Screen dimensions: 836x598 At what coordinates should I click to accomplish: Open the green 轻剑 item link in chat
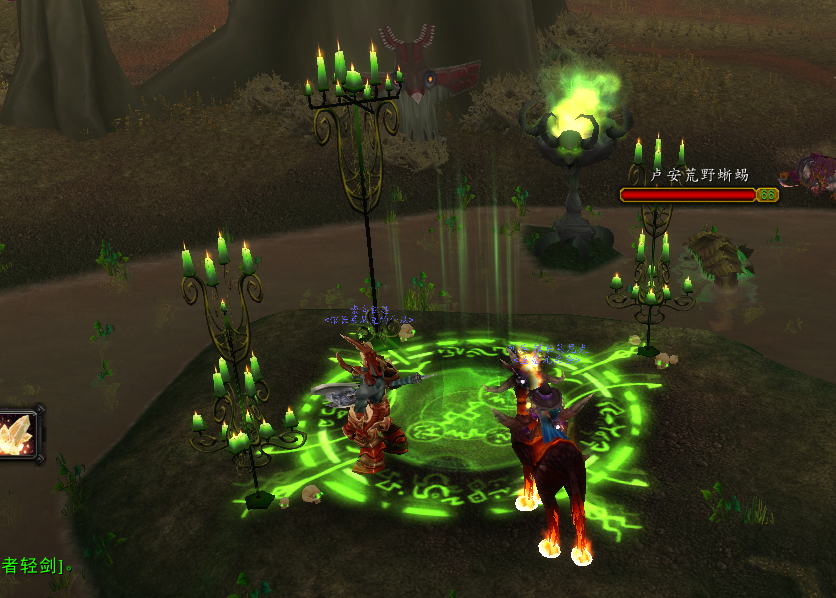32,567
